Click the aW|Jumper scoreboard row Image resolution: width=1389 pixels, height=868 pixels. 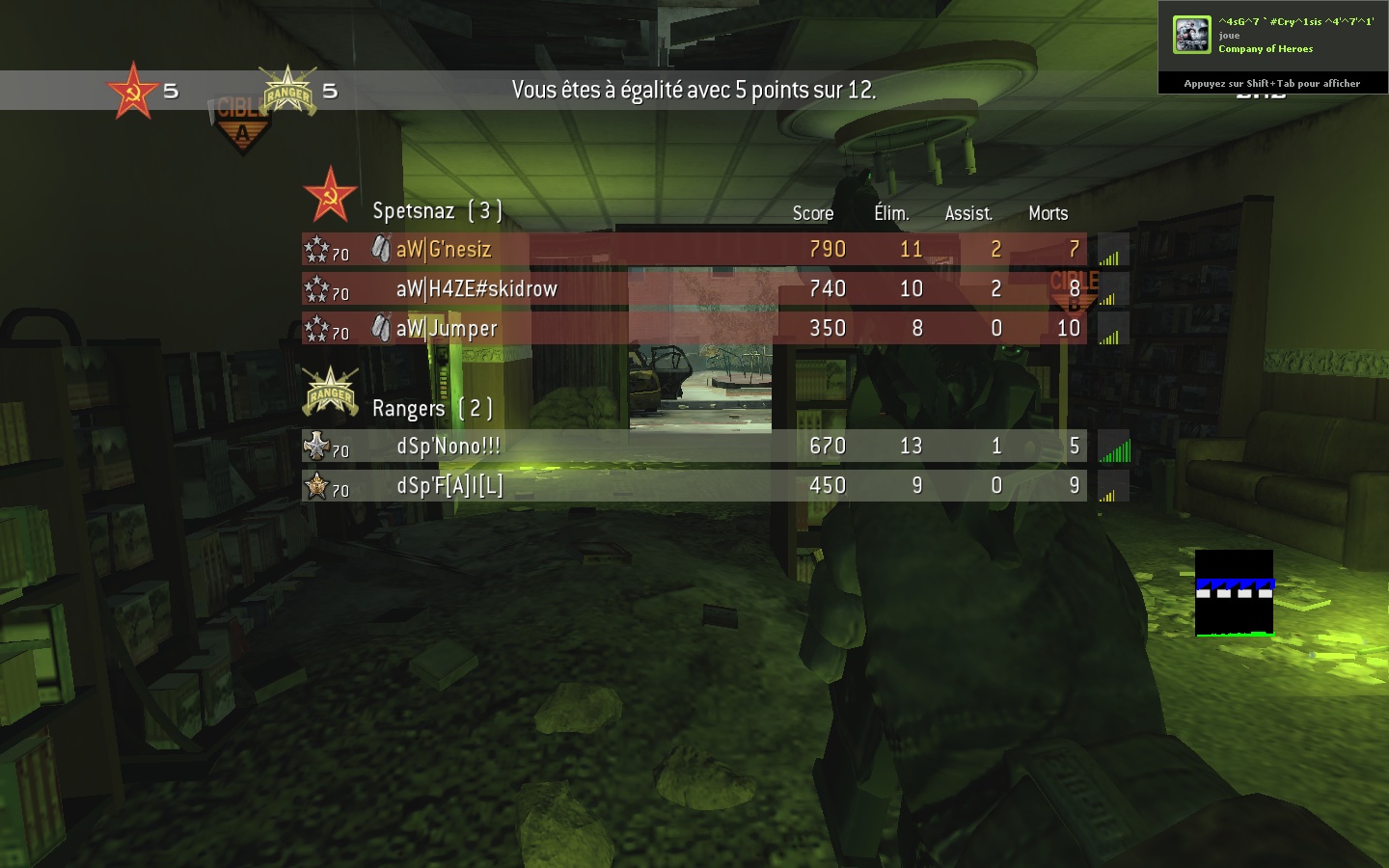[x=694, y=329]
